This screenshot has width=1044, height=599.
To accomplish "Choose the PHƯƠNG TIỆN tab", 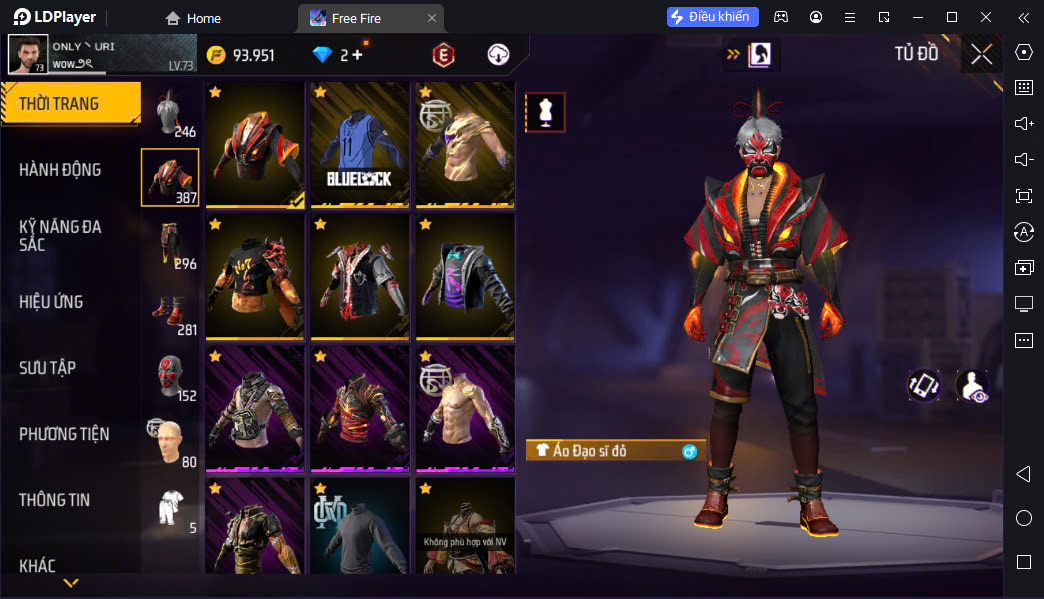I will pos(64,434).
